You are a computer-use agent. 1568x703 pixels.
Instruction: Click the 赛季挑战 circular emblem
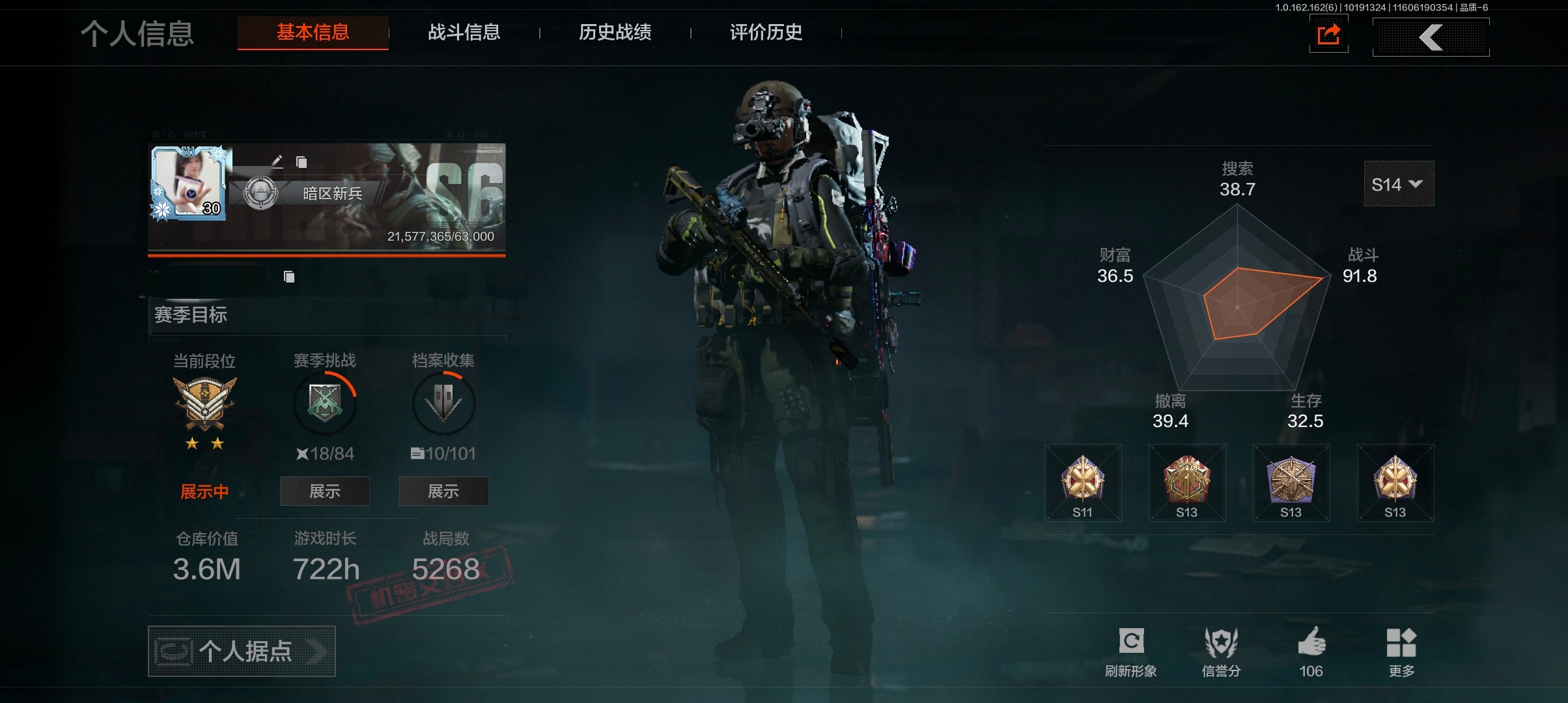pos(324,403)
